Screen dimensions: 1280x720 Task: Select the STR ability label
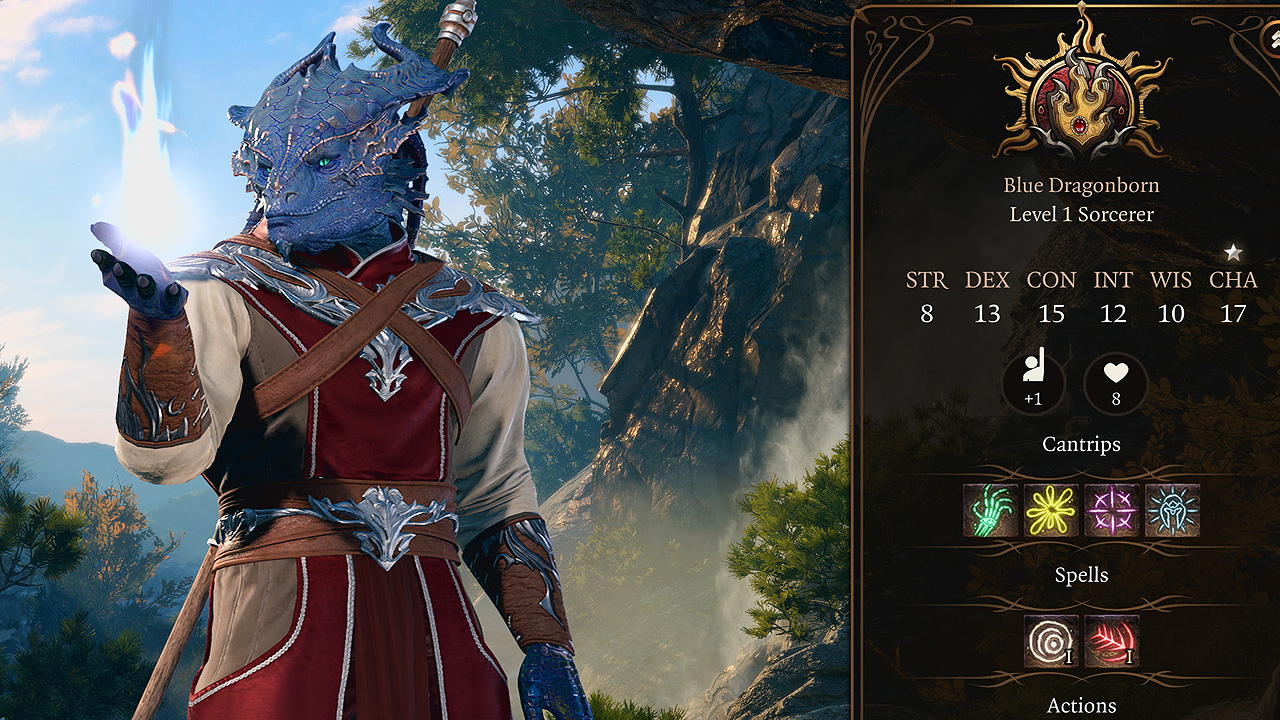926,281
